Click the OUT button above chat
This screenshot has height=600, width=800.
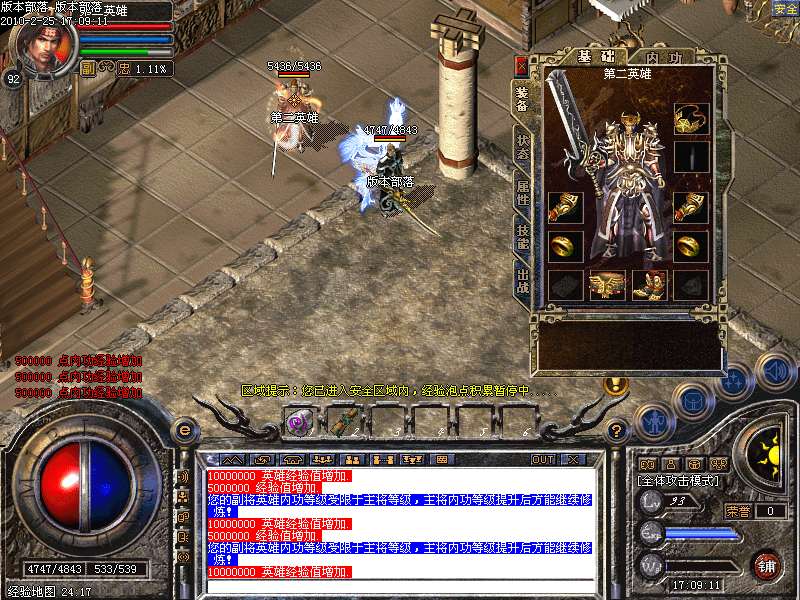542,460
